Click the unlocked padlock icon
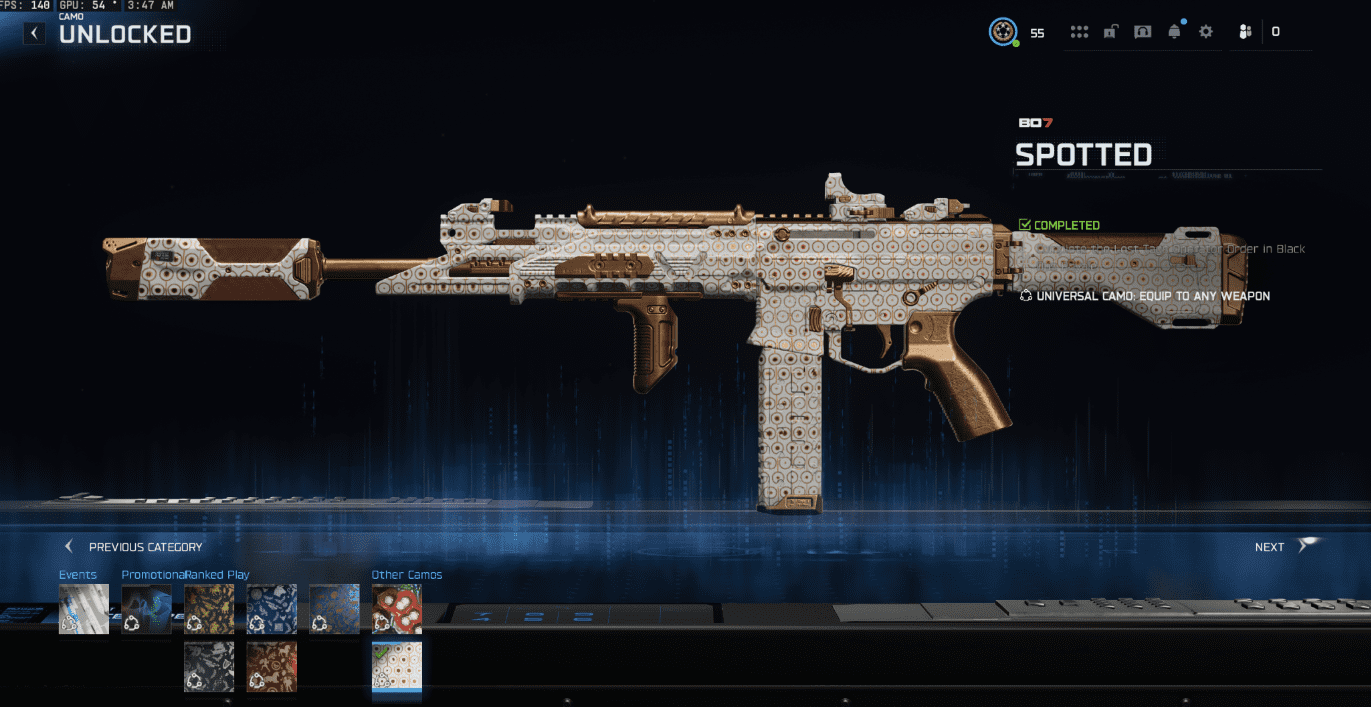1371x707 pixels. 1110,32
